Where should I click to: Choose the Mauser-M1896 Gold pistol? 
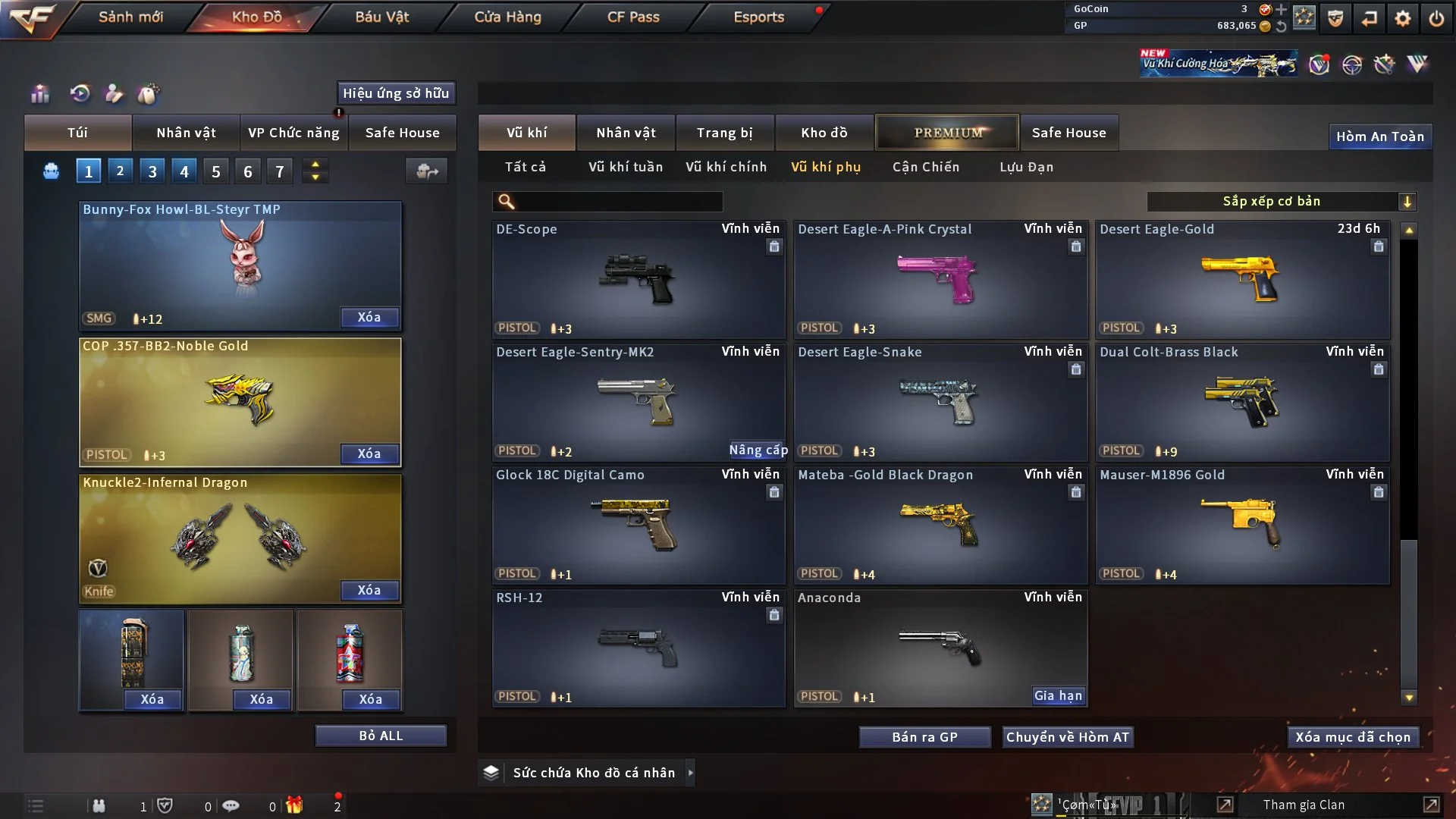(1242, 525)
